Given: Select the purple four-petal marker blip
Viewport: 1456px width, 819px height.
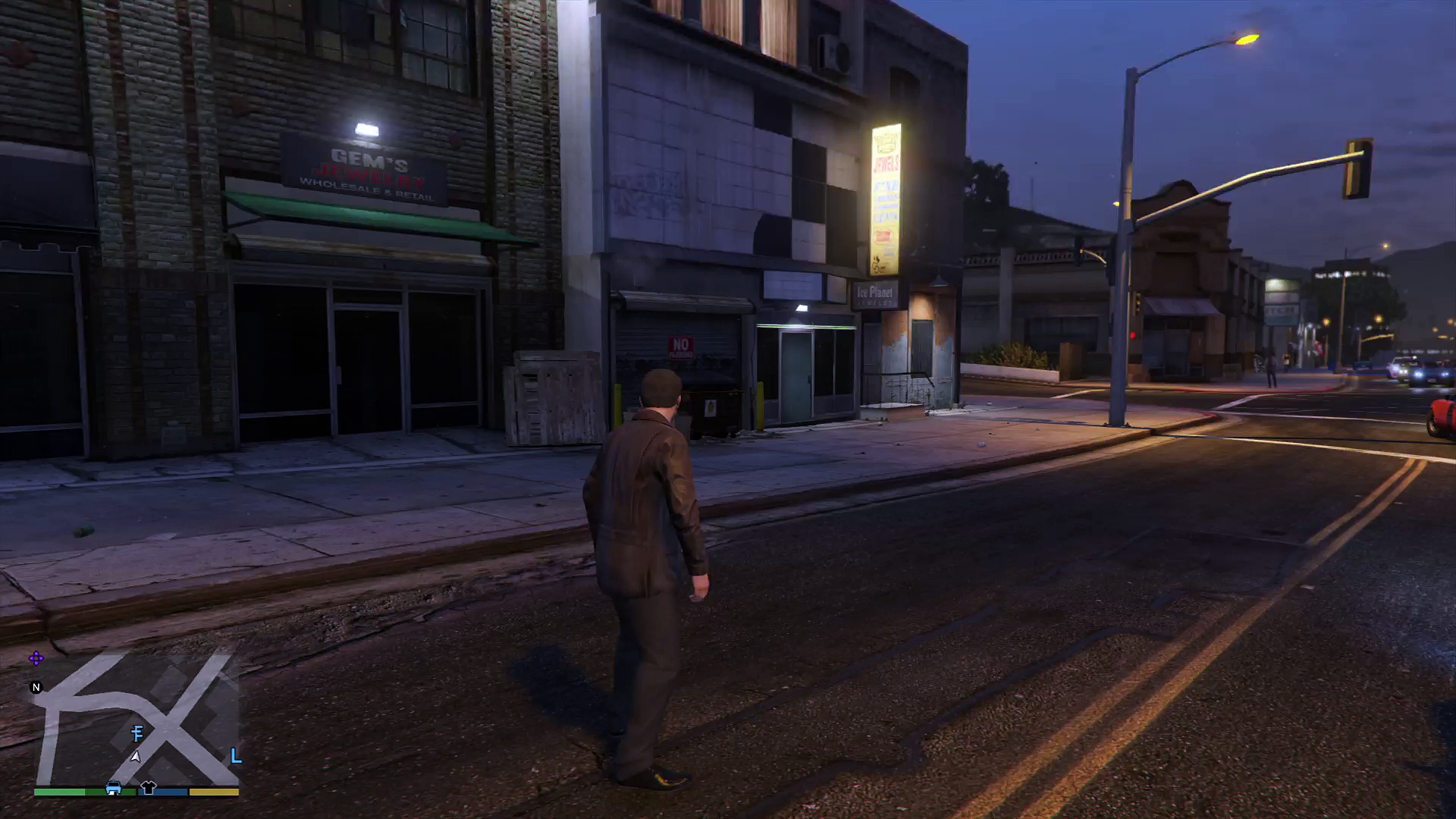Looking at the screenshot, I should pos(36,658).
